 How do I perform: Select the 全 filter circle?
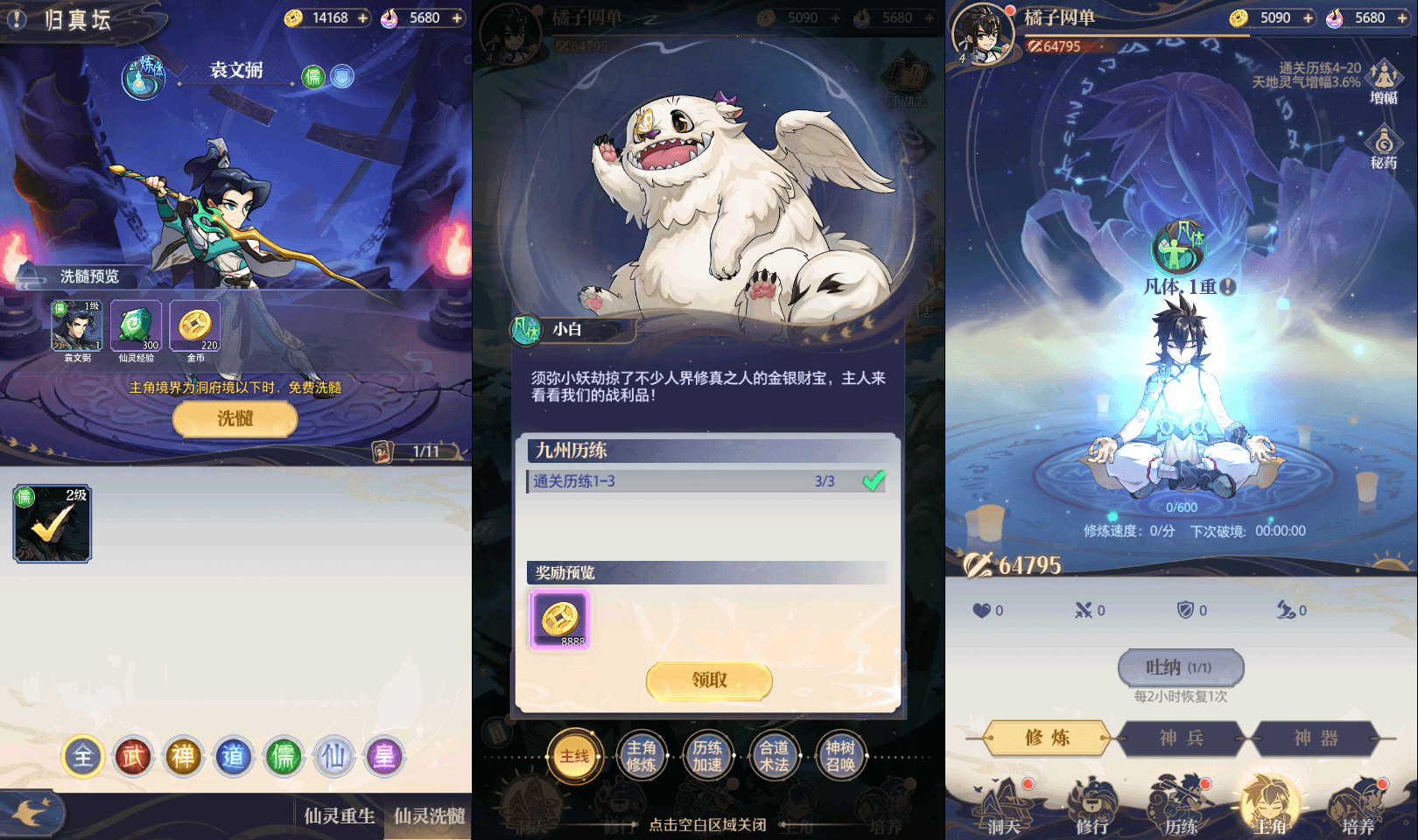[x=83, y=756]
